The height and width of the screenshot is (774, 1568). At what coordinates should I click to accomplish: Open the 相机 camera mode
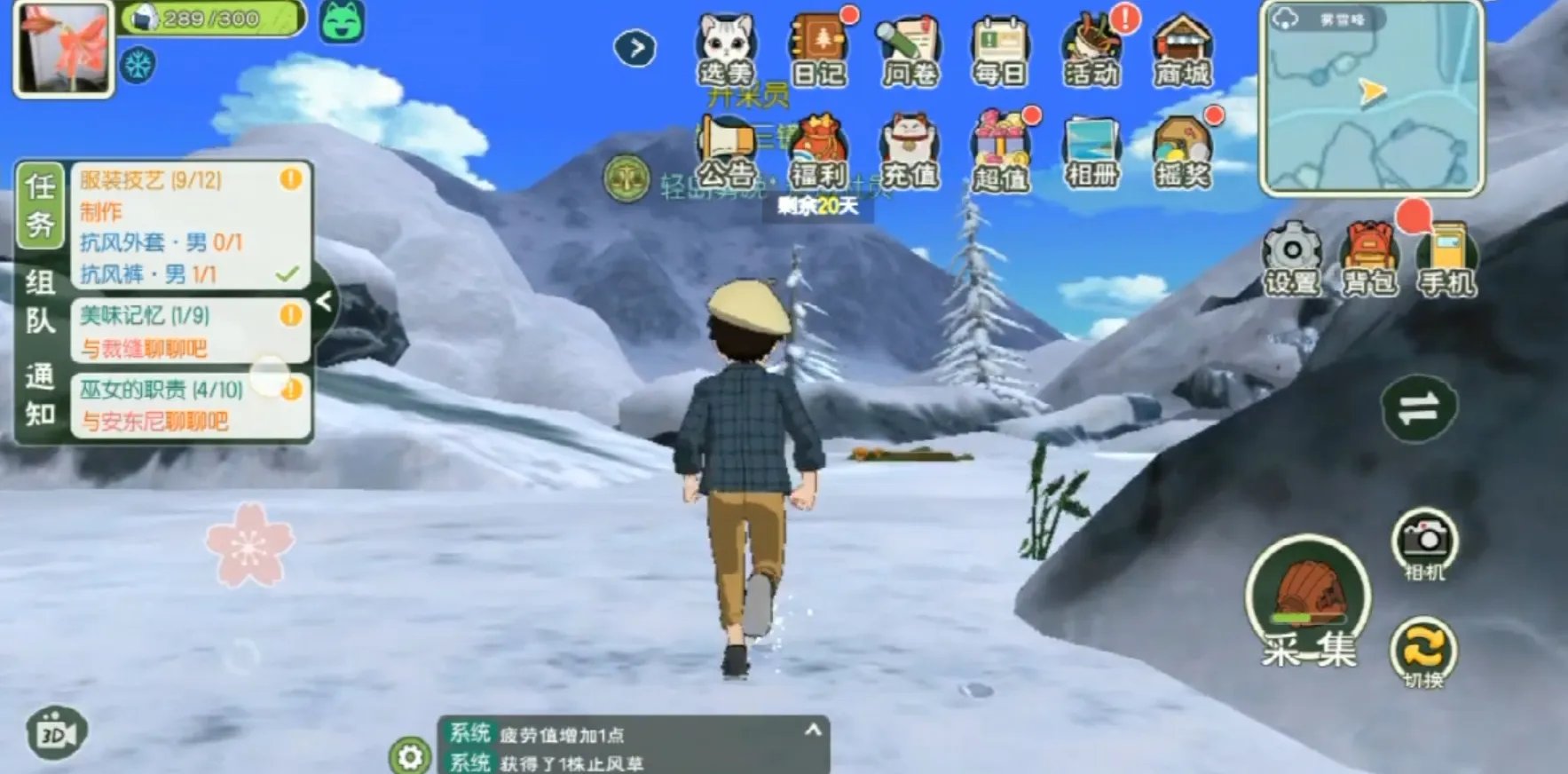tap(1424, 543)
